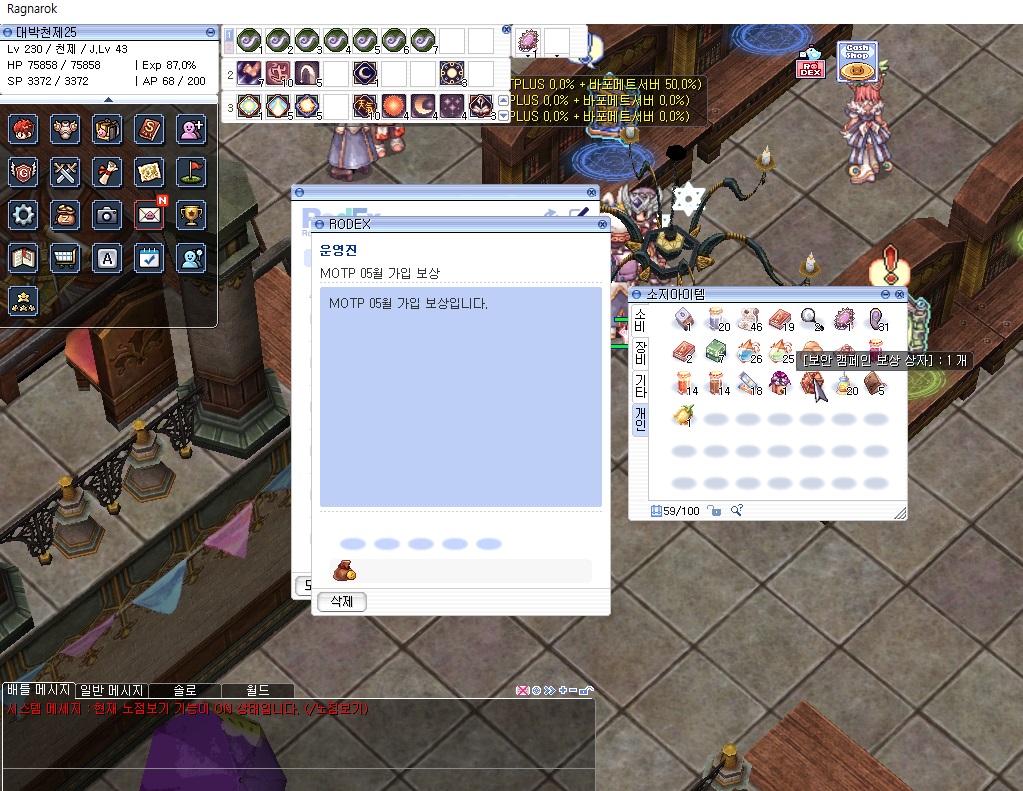Delete the mail with the 삭제 button

point(341,602)
